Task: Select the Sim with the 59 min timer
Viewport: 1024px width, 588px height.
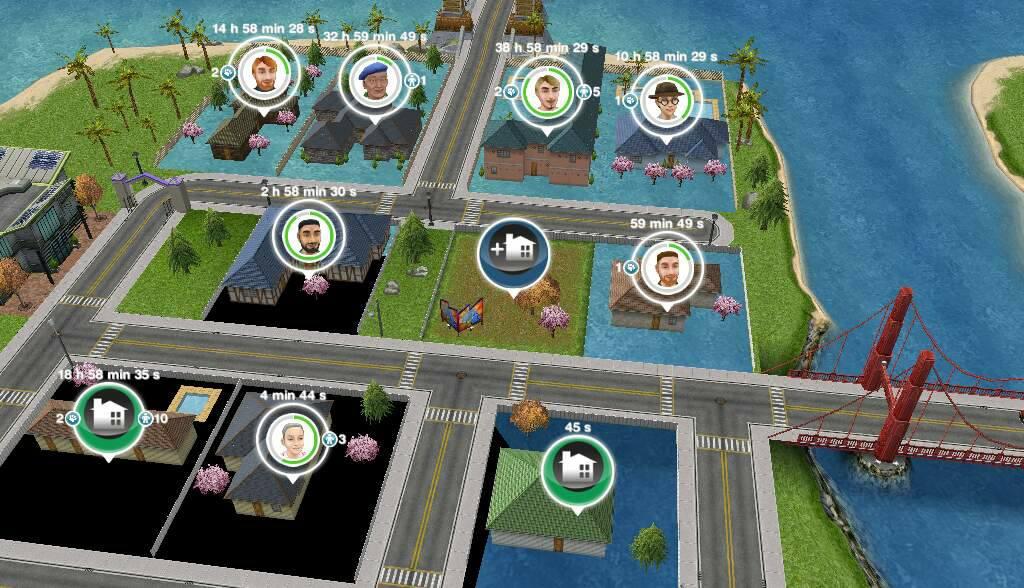Action: point(667,266)
